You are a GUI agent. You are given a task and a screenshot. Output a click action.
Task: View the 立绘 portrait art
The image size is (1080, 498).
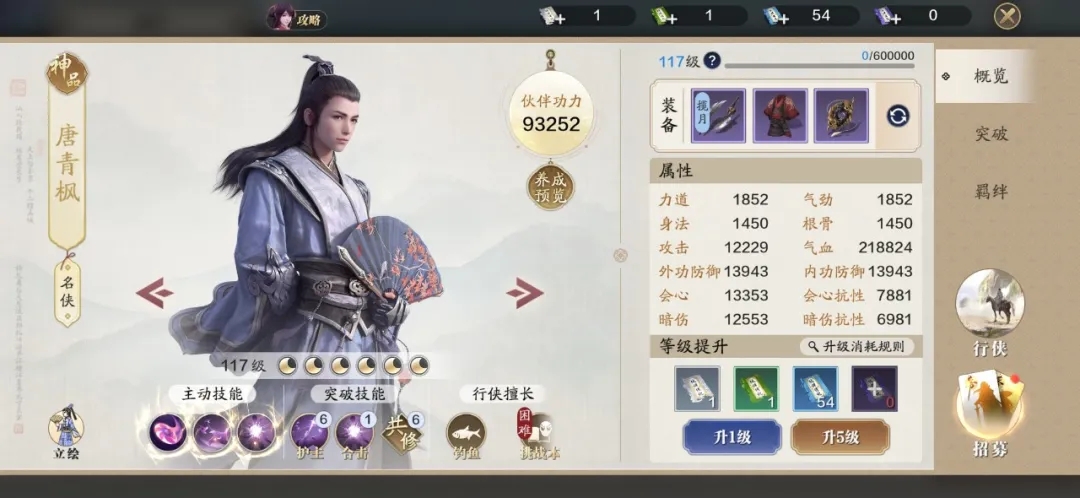pyautogui.click(x=66, y=430)
